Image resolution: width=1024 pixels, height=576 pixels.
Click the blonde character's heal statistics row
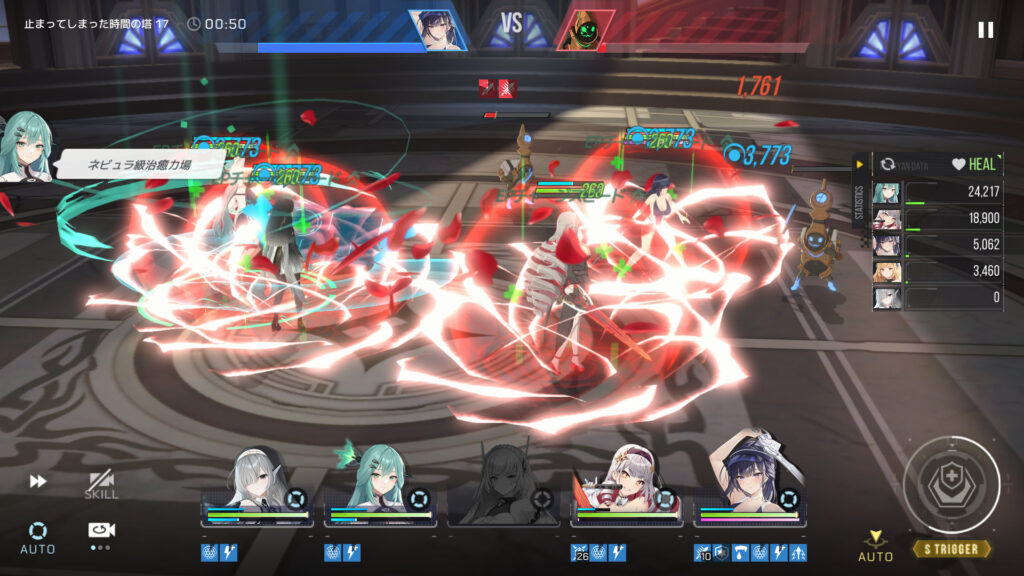pyautogui.click(x=938, y=271)
